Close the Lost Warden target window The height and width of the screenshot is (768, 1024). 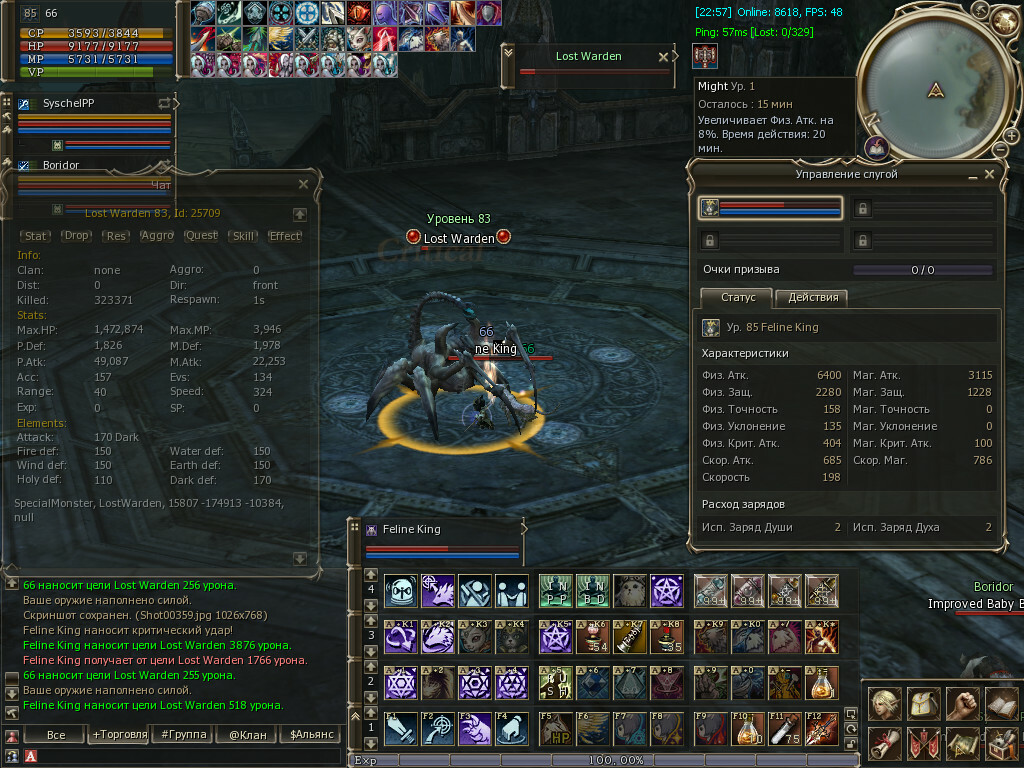pos(662,57)
